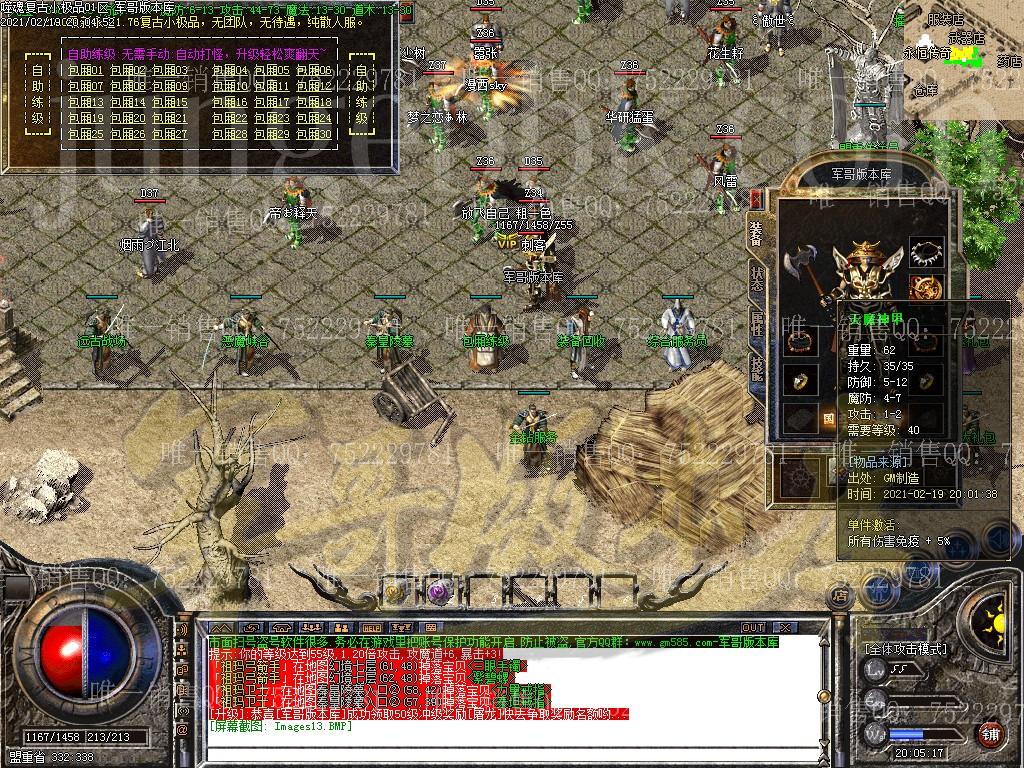This screenshot has height=768, width=1024.
Task: Show the 技能 tab
Action: tap(757, 370)
